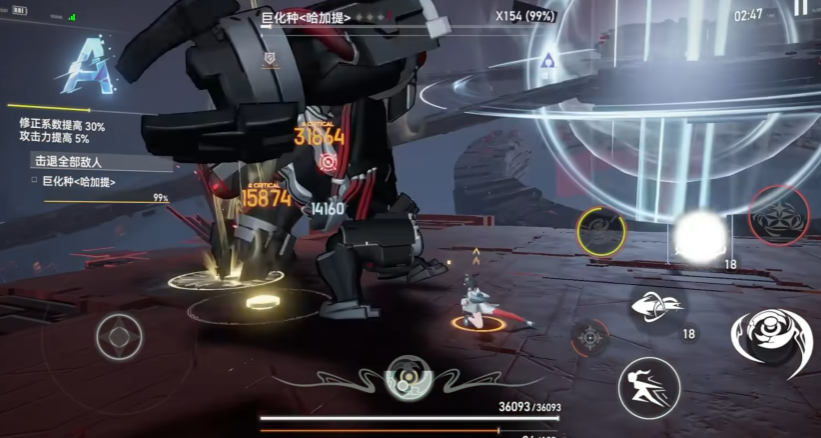
Task: Toggle the crosshair target lock
Action: pos(591,339)
